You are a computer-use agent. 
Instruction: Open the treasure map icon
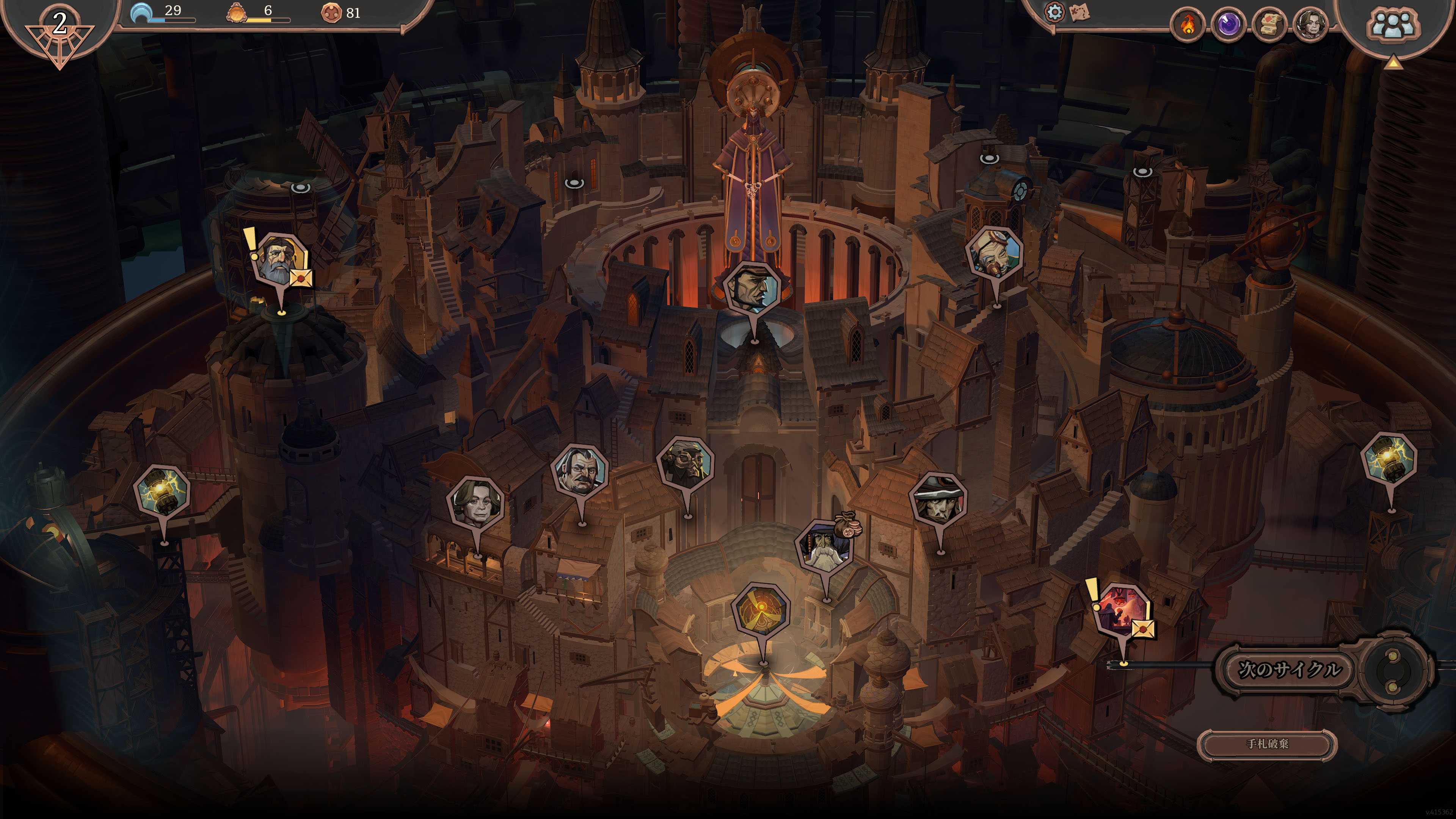coord(1079,13)
